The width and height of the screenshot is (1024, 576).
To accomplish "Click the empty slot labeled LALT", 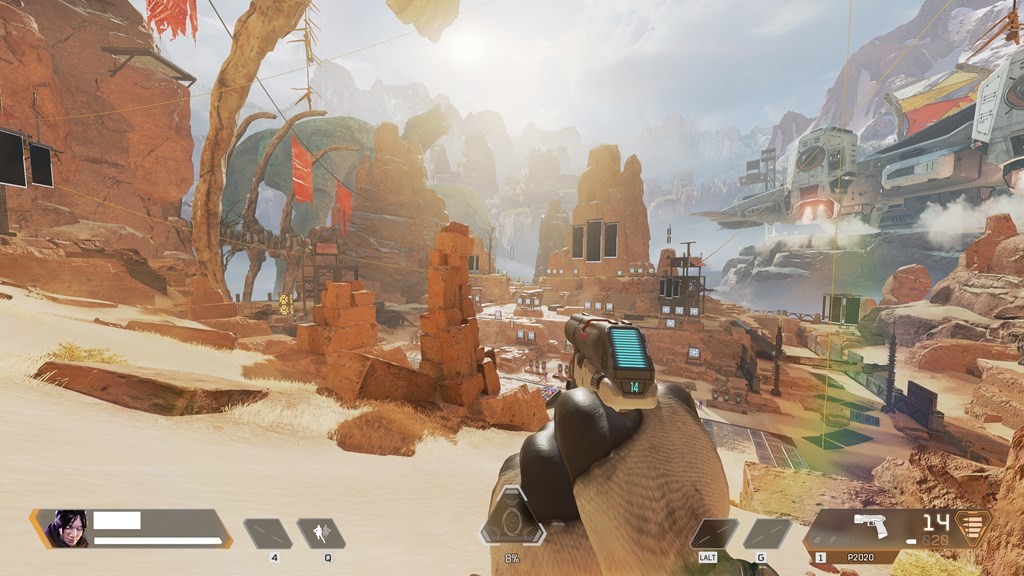I will click(x=714, y=533).
